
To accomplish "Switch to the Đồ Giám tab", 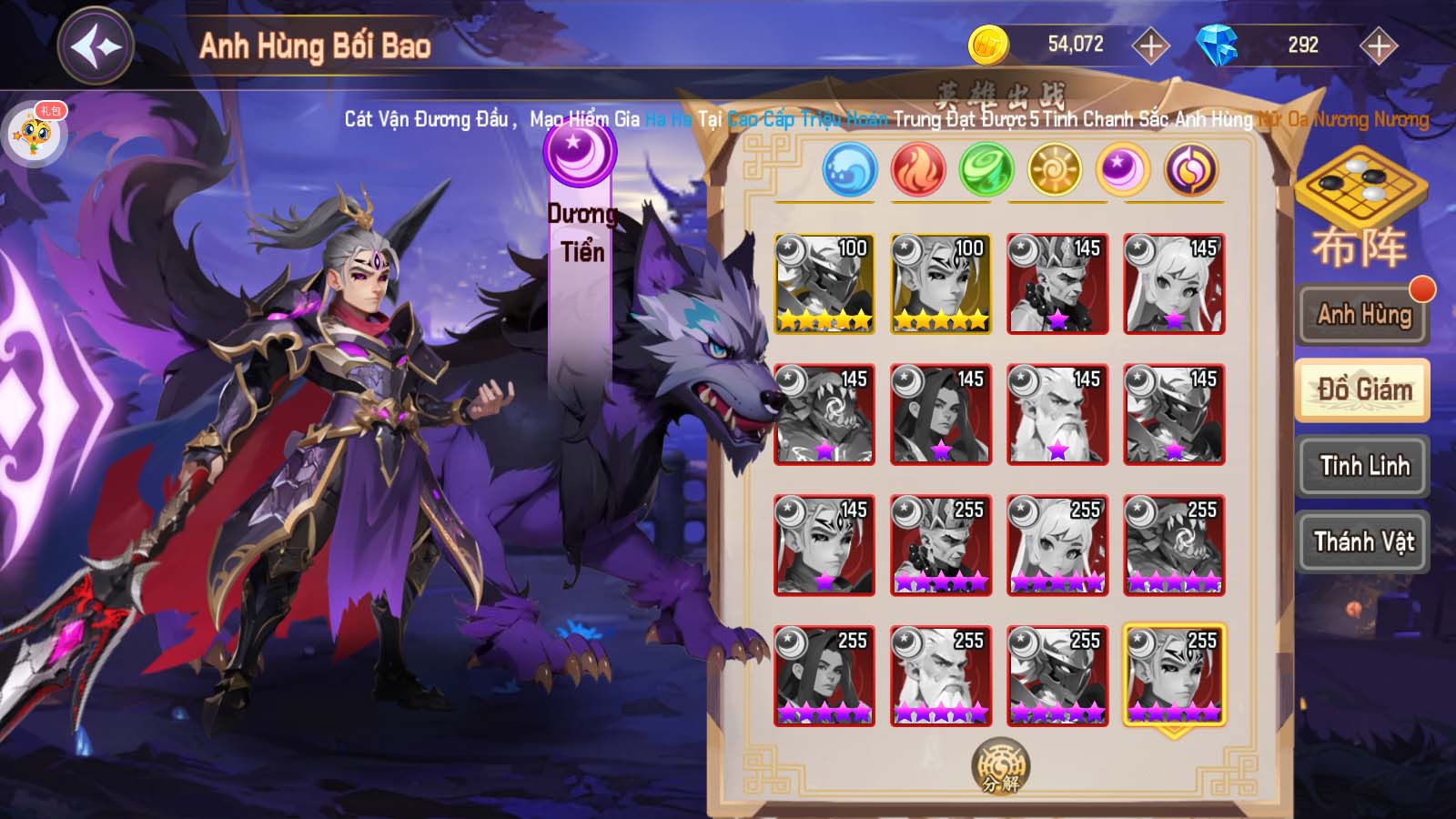I will pyautogui.click(x=1363, y=390).
